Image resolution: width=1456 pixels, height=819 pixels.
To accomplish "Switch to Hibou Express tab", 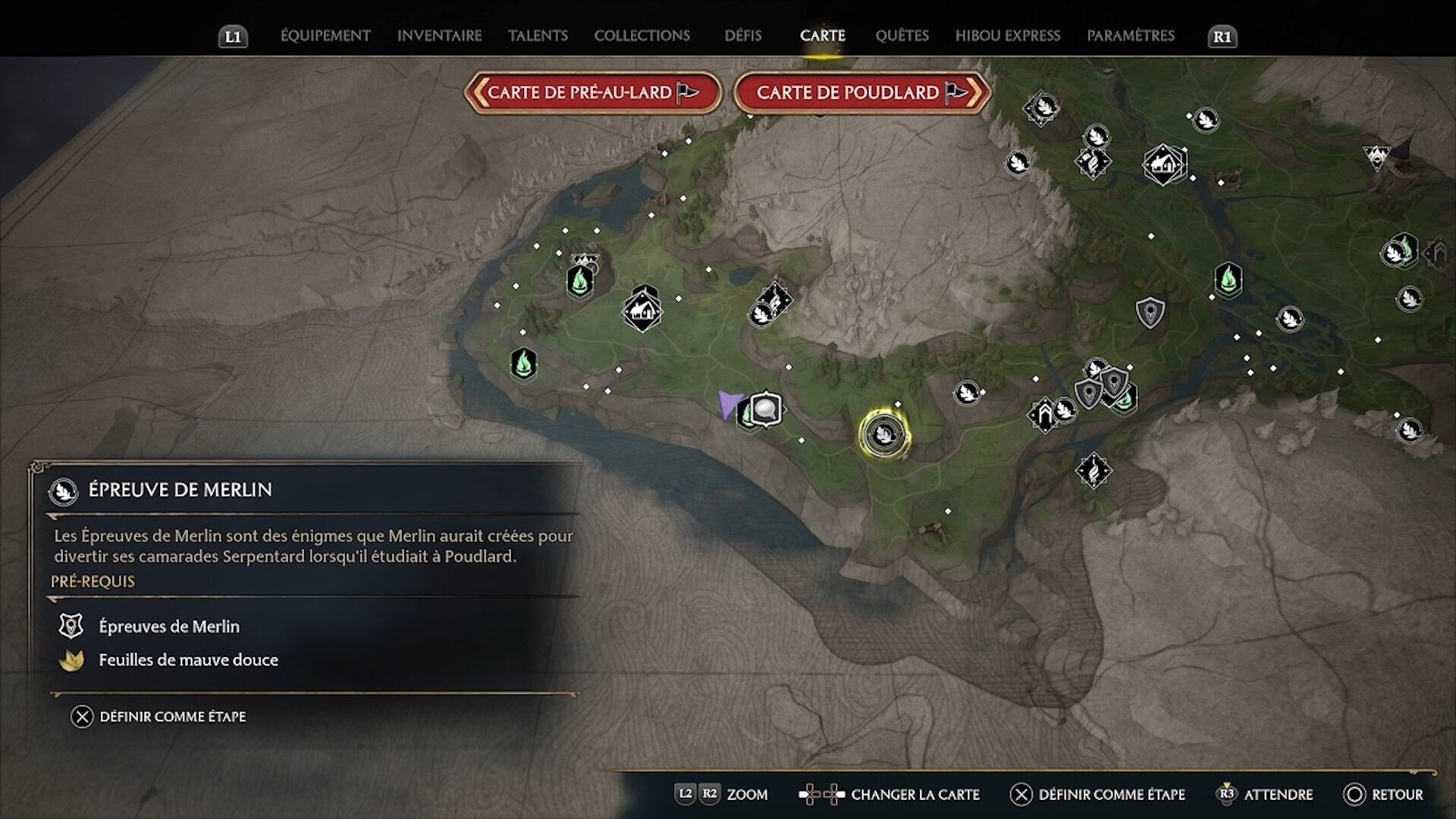I will (1007, 36).
